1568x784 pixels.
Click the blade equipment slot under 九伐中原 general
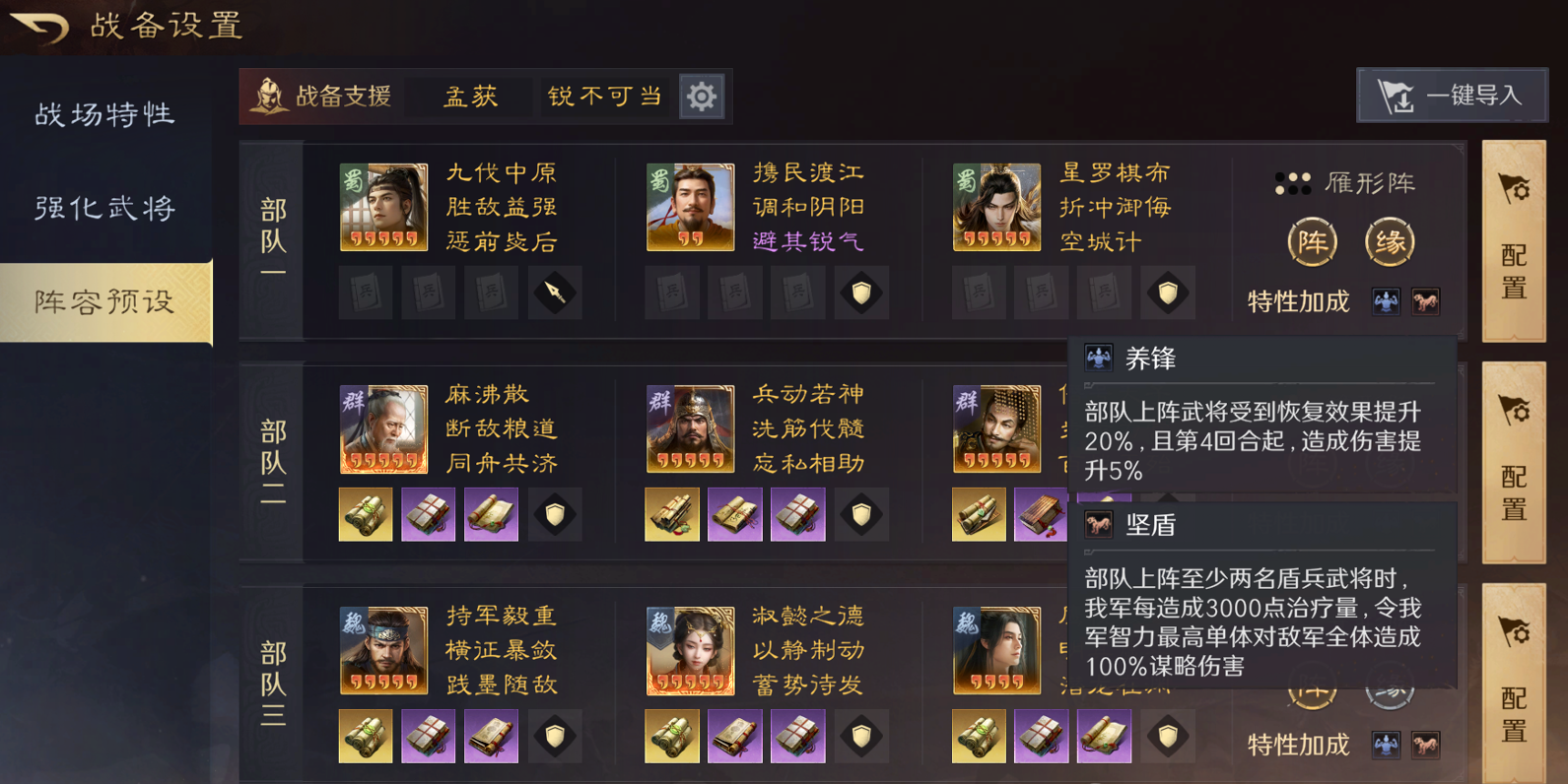(x=555, y=293)
